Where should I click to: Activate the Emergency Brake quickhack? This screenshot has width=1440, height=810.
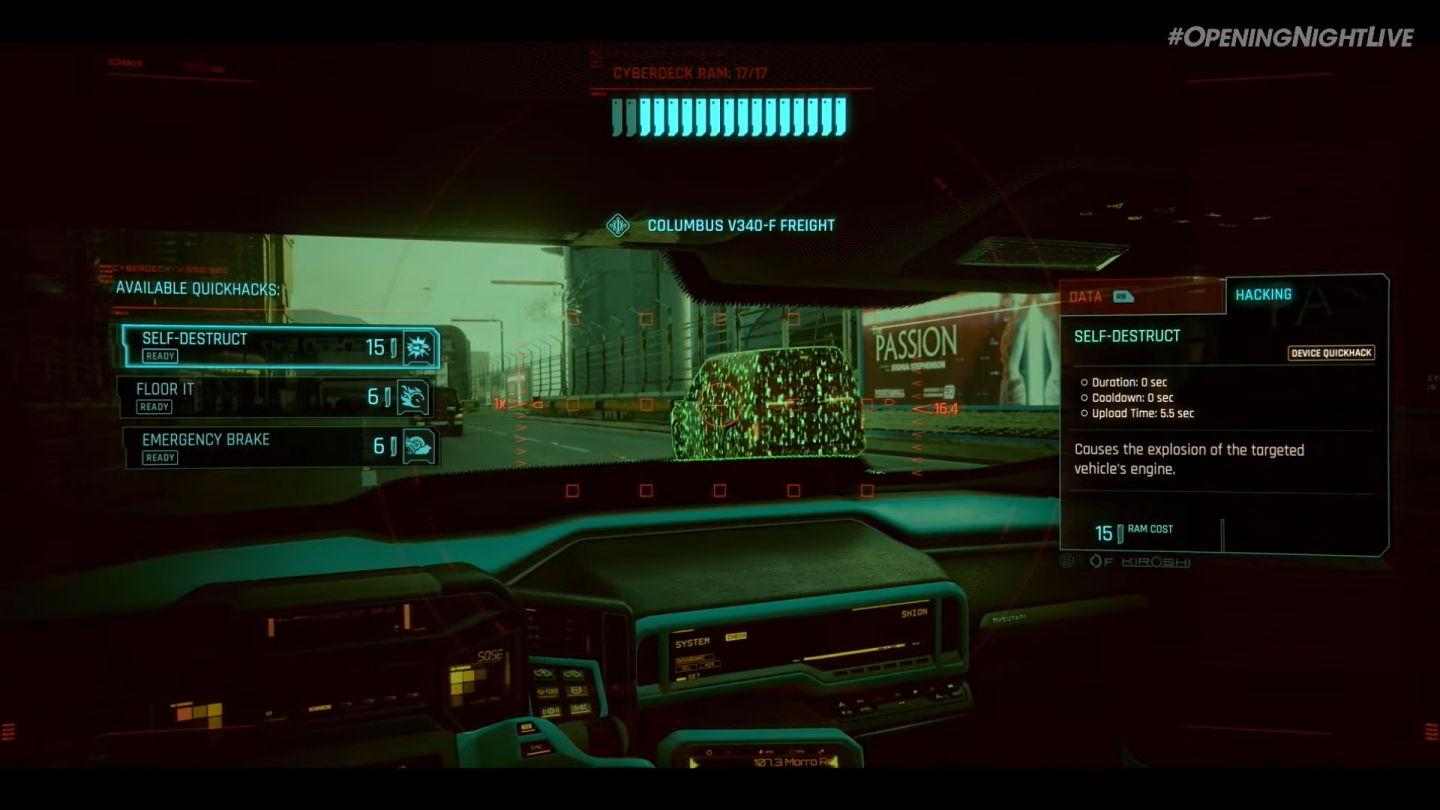point(280,447)
